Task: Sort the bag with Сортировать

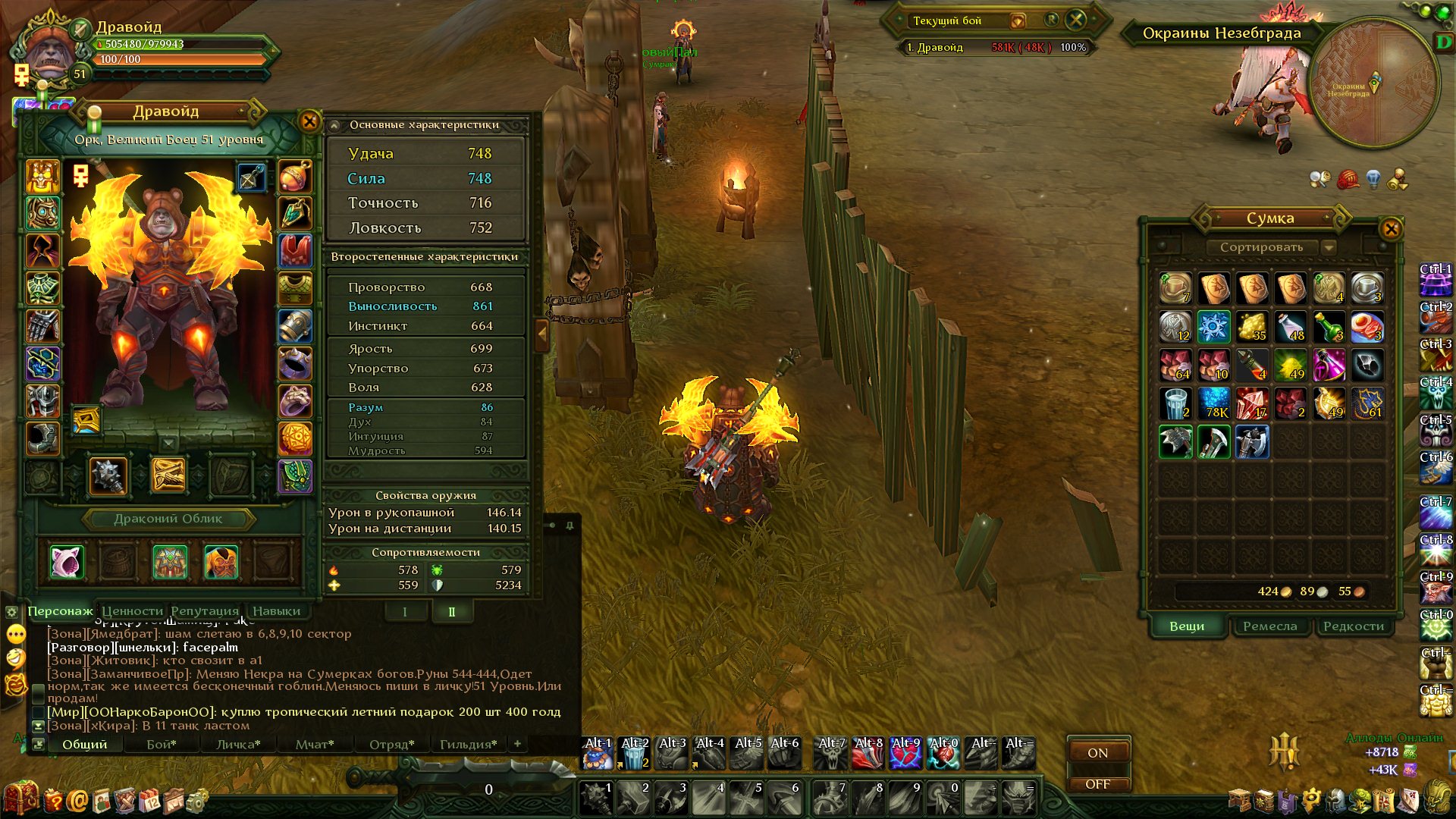Action: [1261, 247]
